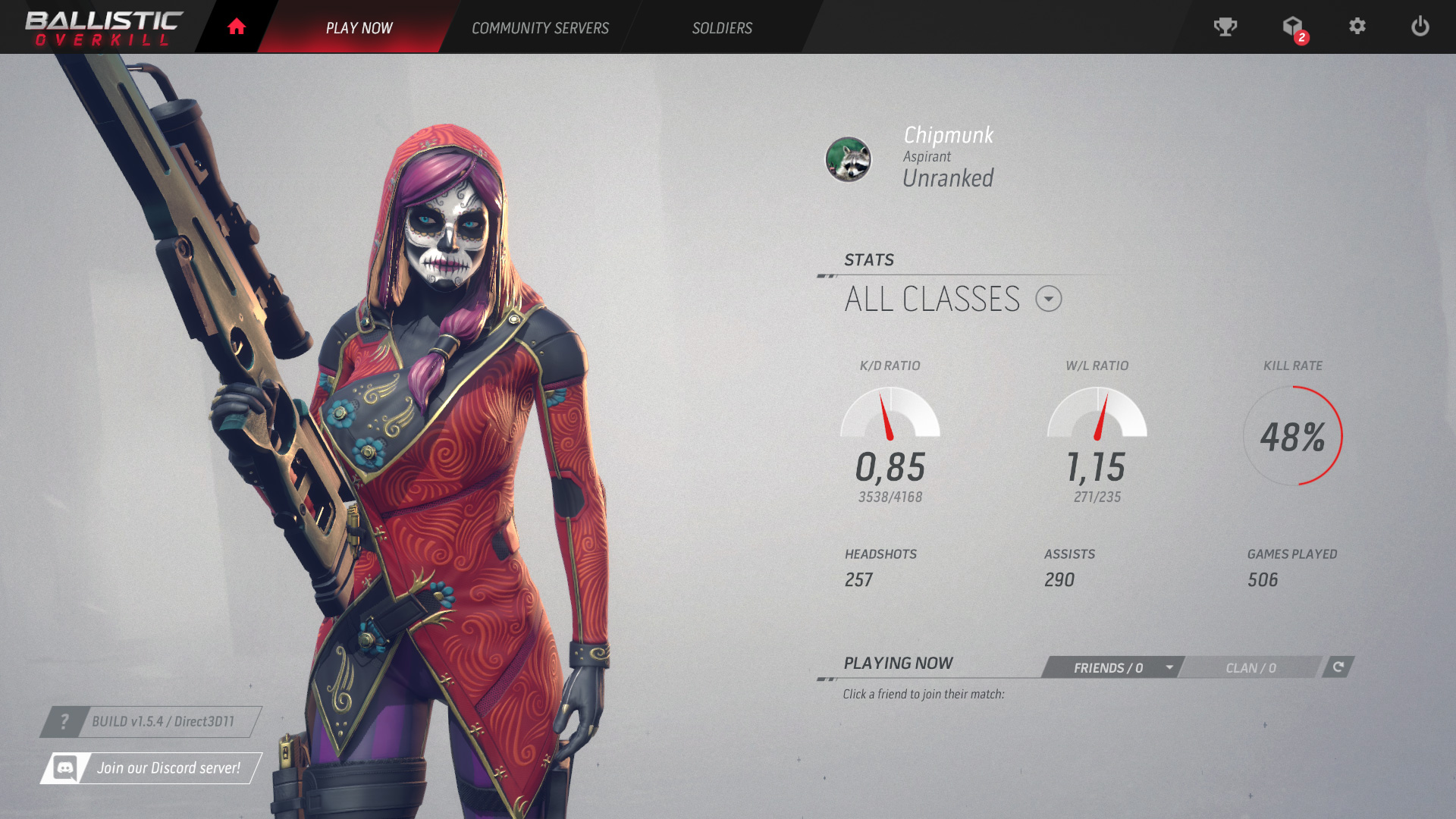Collapse the Playing Now friends selector
This screenshot has height=819, width=1456.
[1169, 668]
